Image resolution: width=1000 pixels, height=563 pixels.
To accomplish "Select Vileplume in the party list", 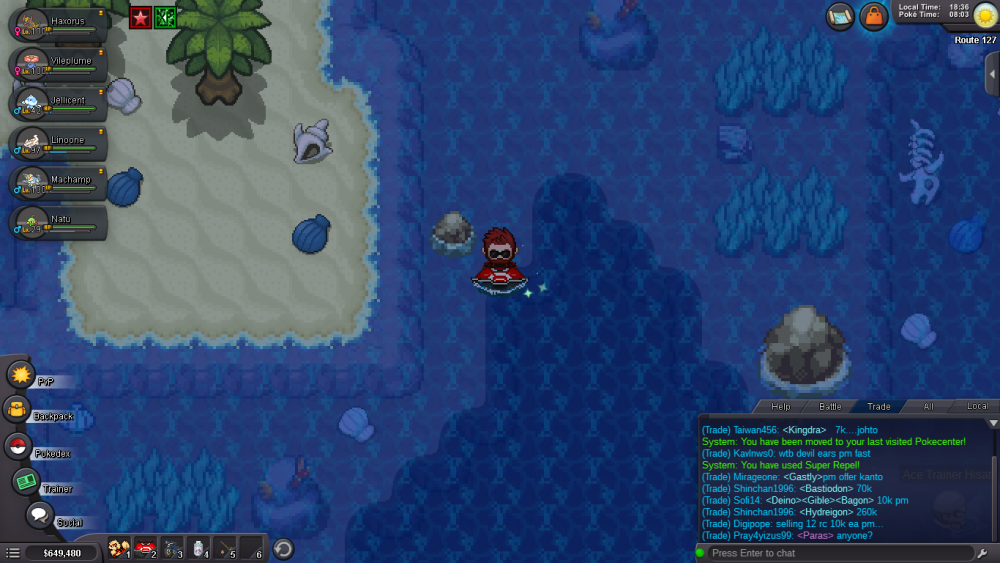I will [x=54, y=64].
